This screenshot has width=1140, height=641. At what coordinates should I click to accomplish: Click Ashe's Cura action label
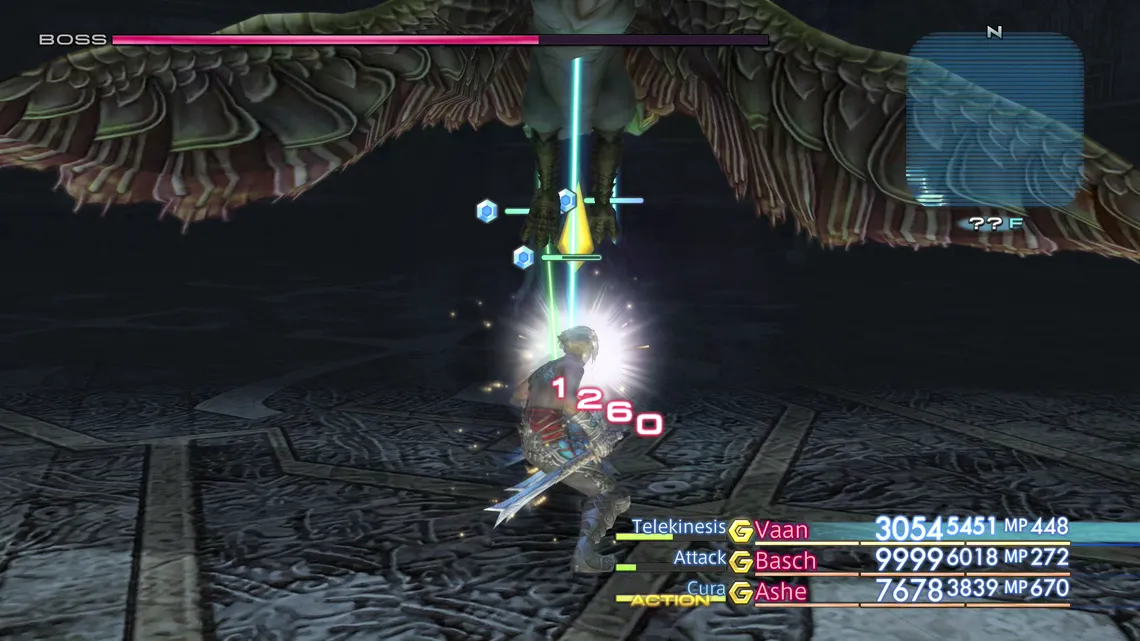coord(706,589)
